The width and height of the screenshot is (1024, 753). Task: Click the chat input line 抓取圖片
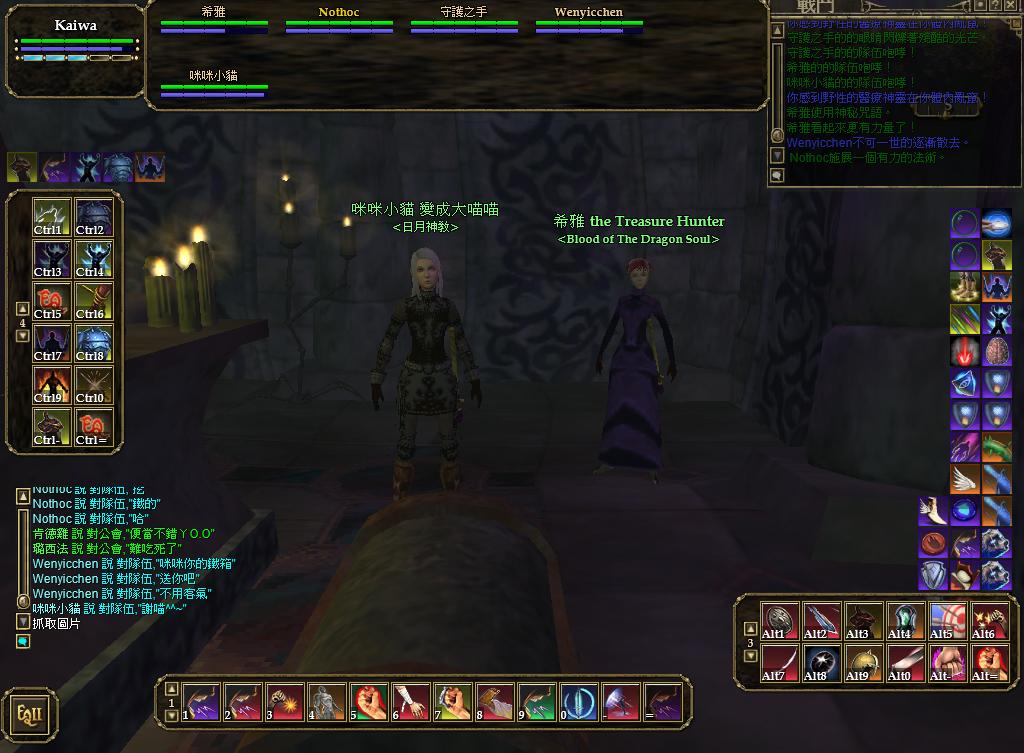click(56, 624)
